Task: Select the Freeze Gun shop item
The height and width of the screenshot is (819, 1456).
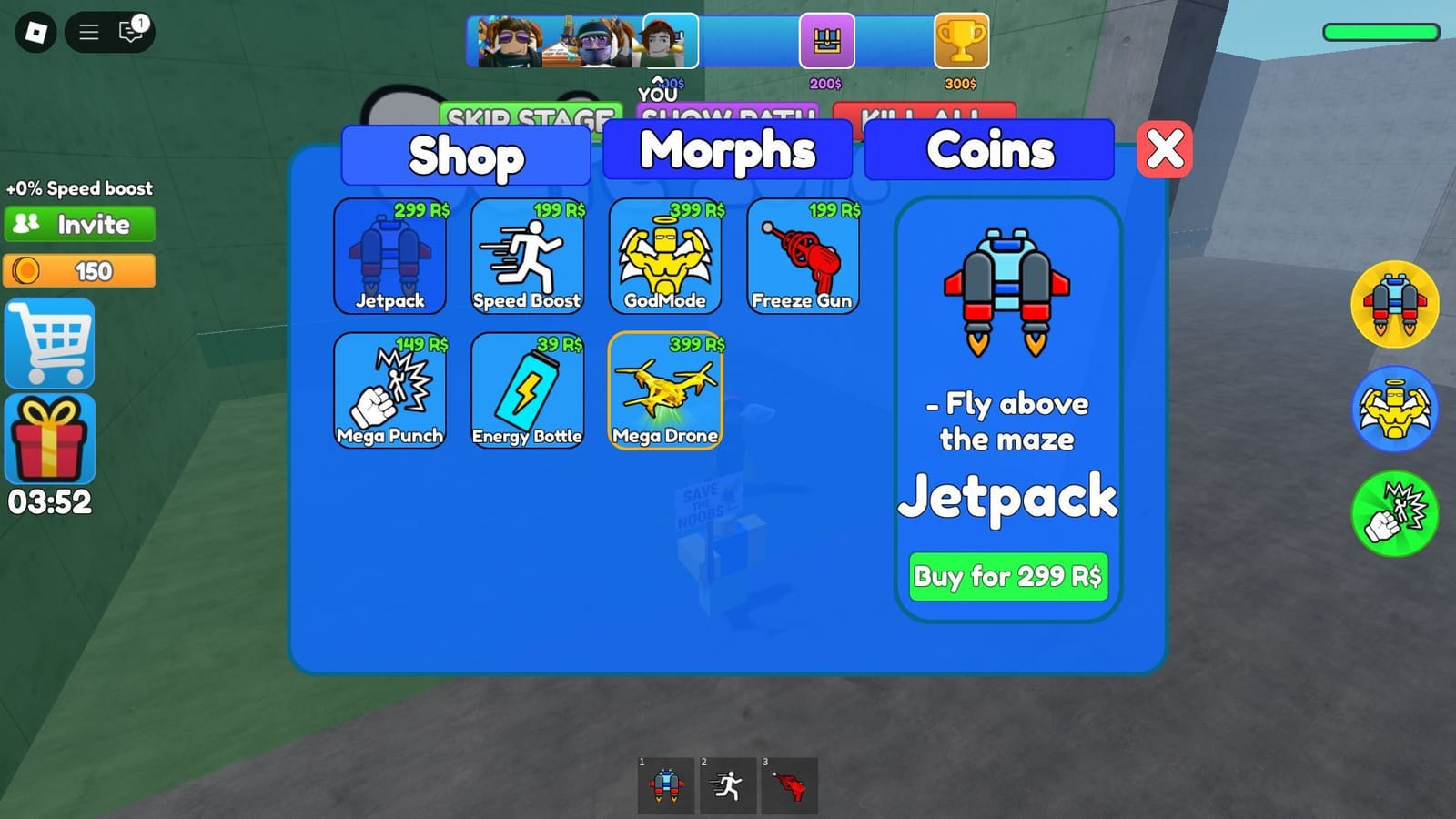Action: click(x=802, y=258)
